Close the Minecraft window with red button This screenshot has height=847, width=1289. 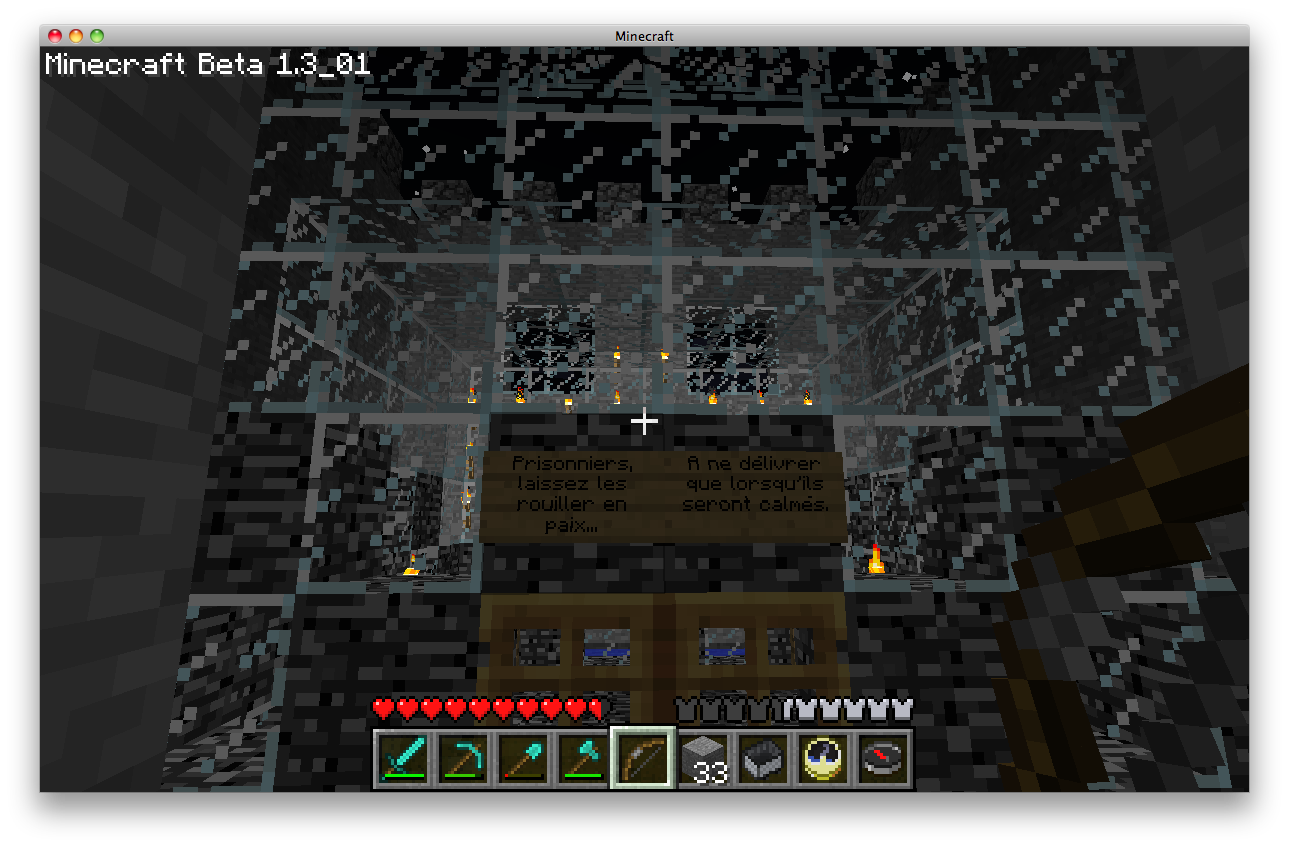point(56,36)
